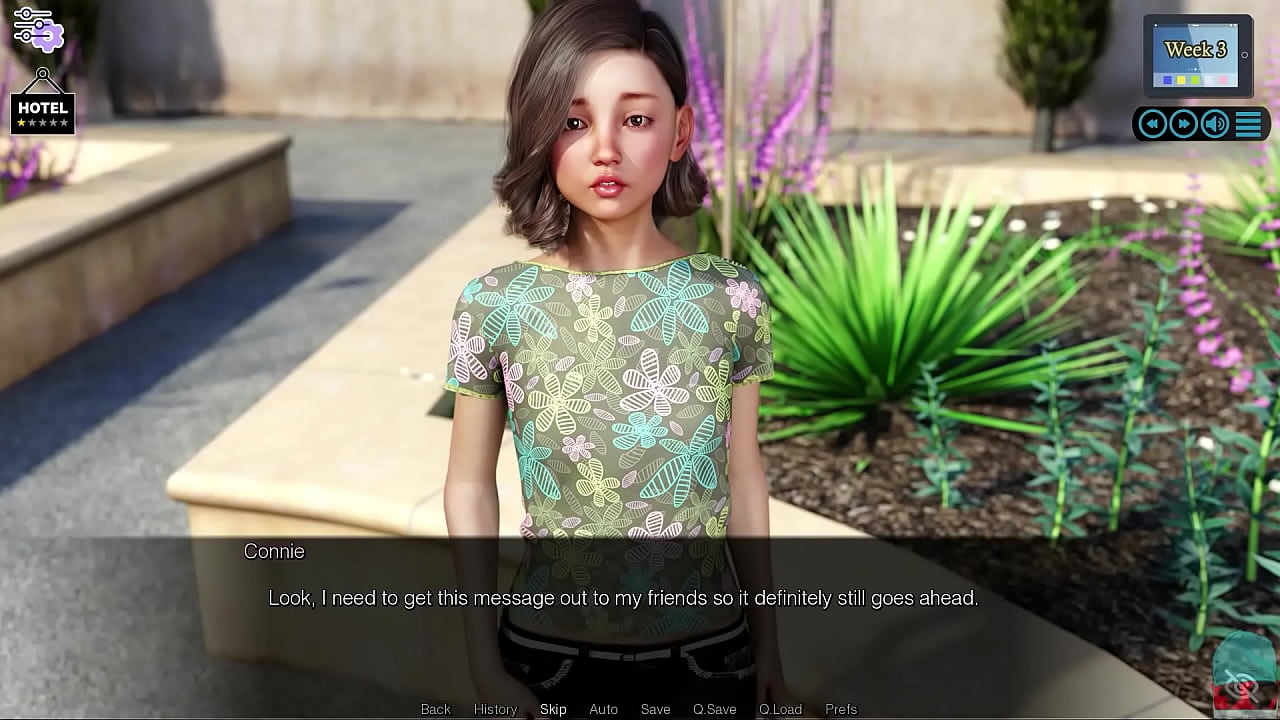1280x720 pixels.
Task: Mute game audio via speaker button
Action: [1214, 123]
